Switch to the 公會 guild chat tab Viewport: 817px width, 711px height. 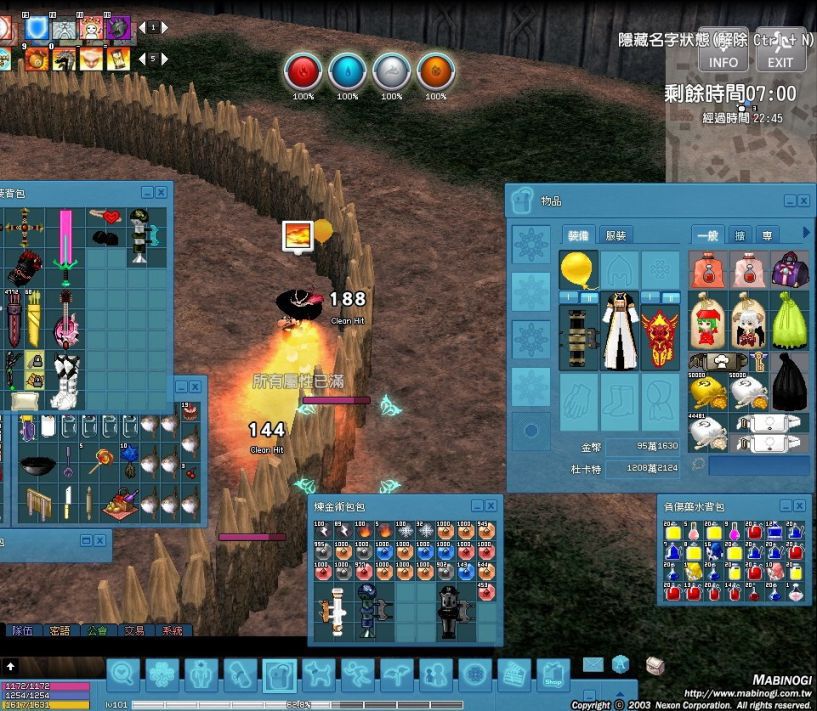97,631
